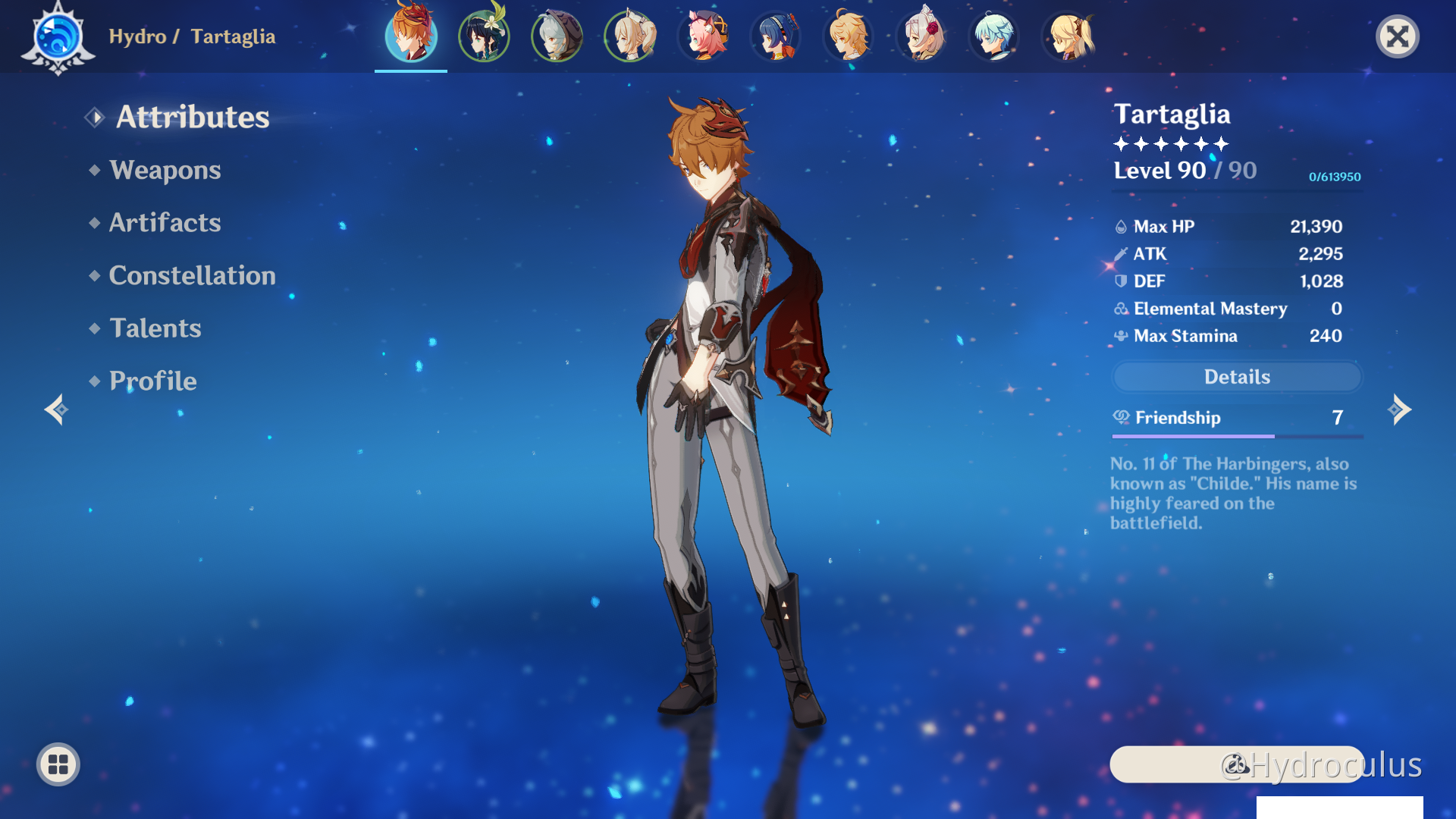Select Diona's portrait in the top bar
Screen dimensions: 1456x819
pyautogui.click(x=702, y=36)
